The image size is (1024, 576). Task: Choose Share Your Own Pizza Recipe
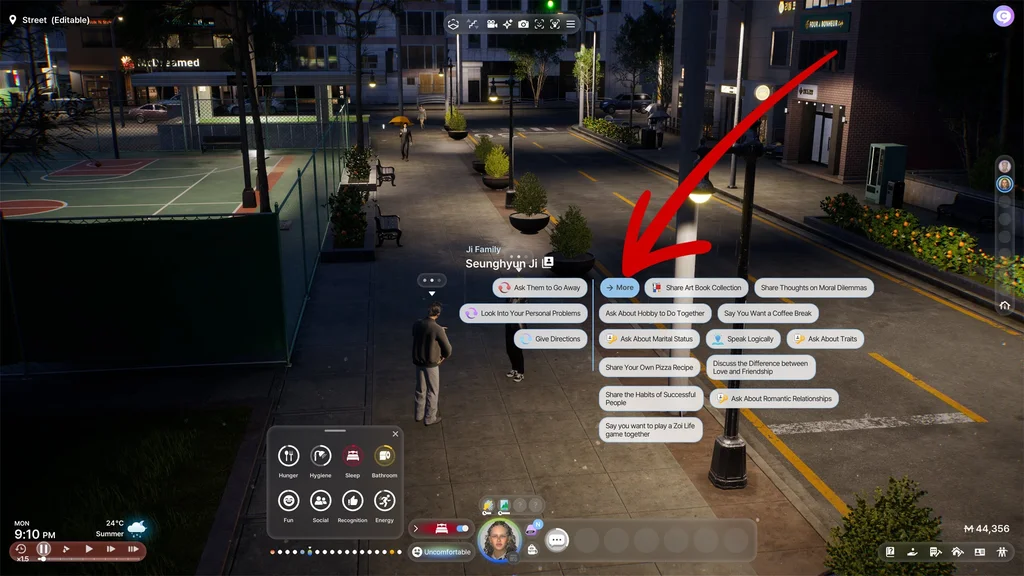coord(649,367)
